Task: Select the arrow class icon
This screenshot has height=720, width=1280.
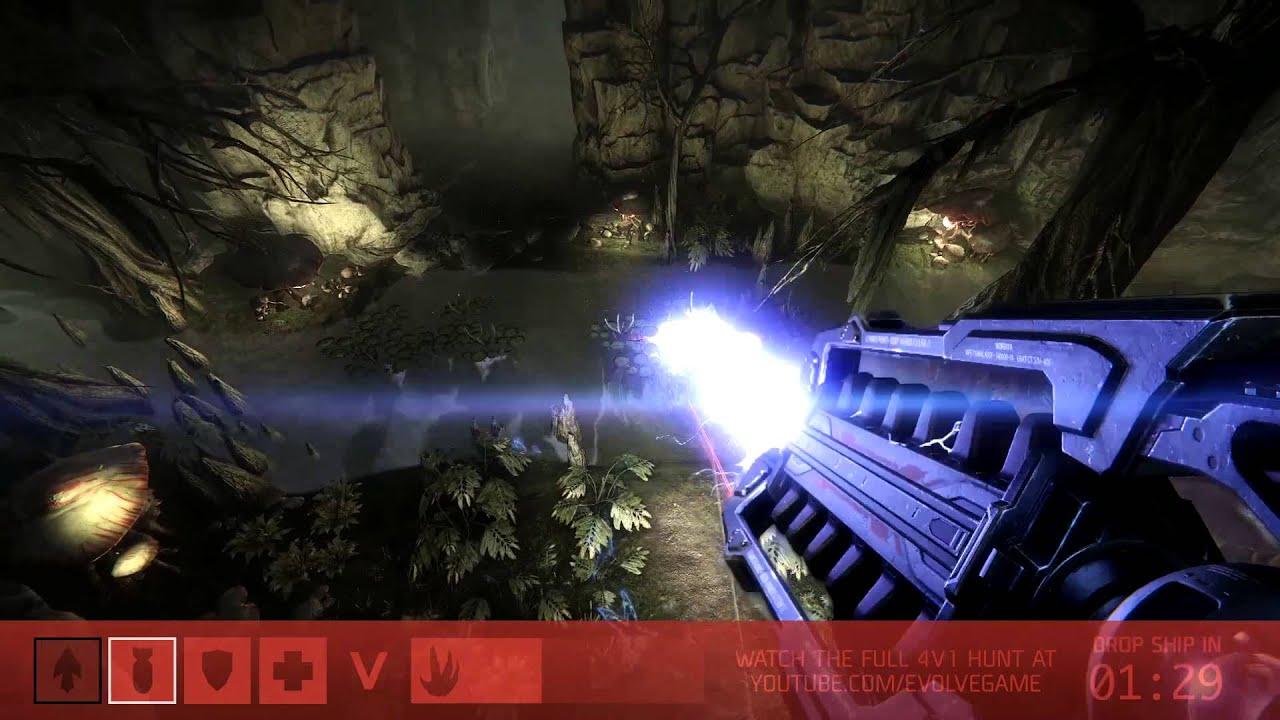Action: point(67,671)
